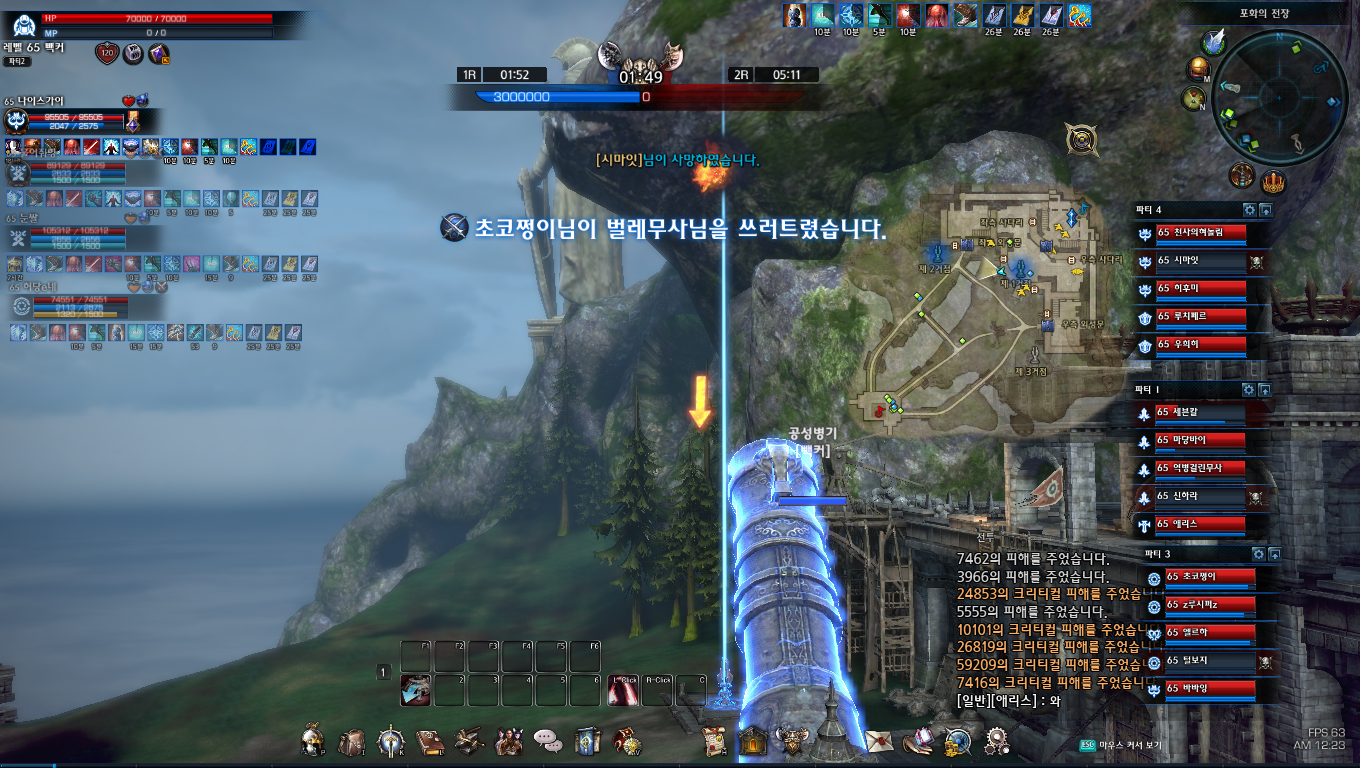Image resolution: width=1360 pixels, height=768 pixels.
Task: Open the character profile helmet icon
Action: (x=314, y=741)
